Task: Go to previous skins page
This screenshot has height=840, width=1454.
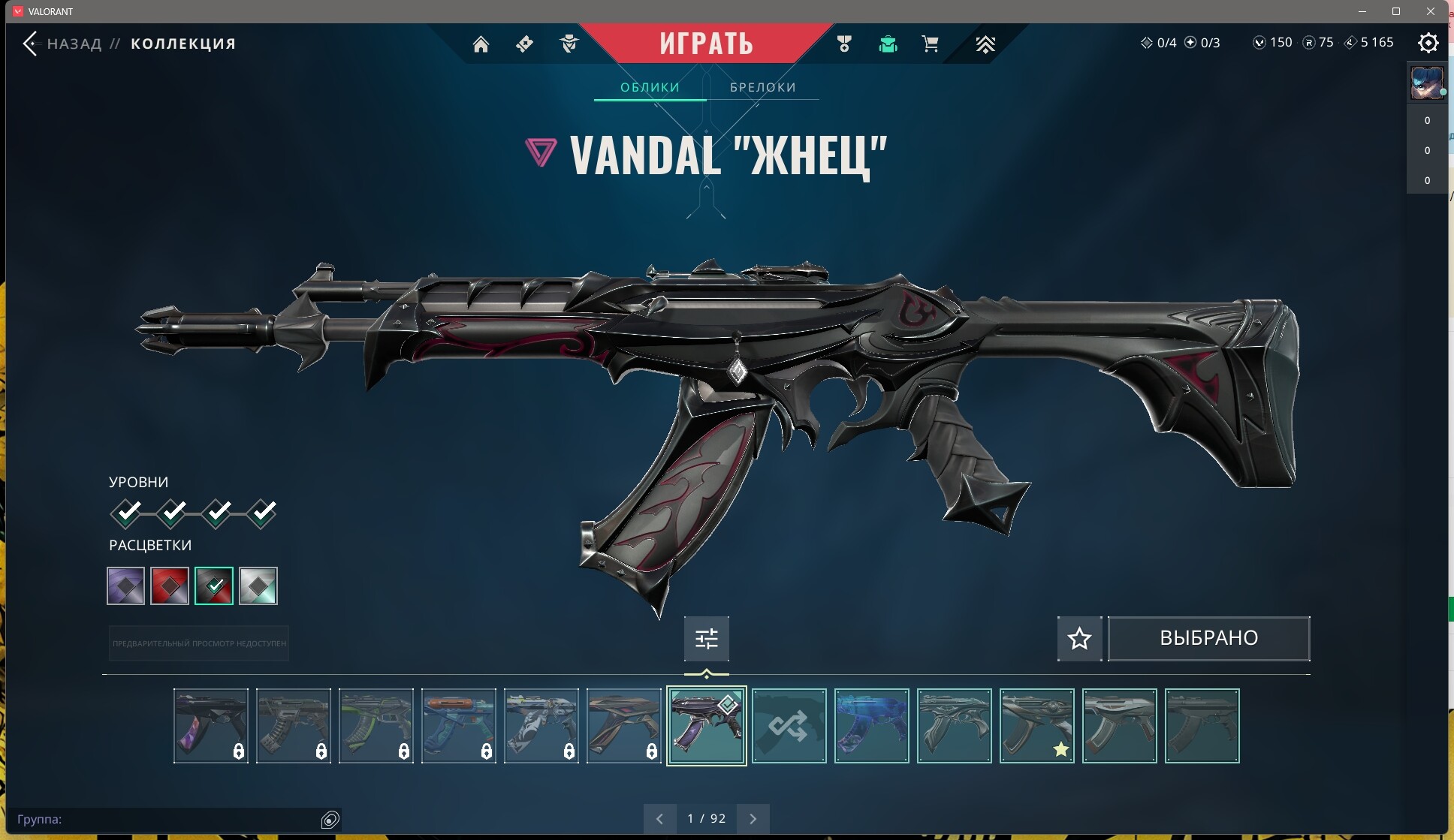Action: pyautogui.click(x=659, y=819)
